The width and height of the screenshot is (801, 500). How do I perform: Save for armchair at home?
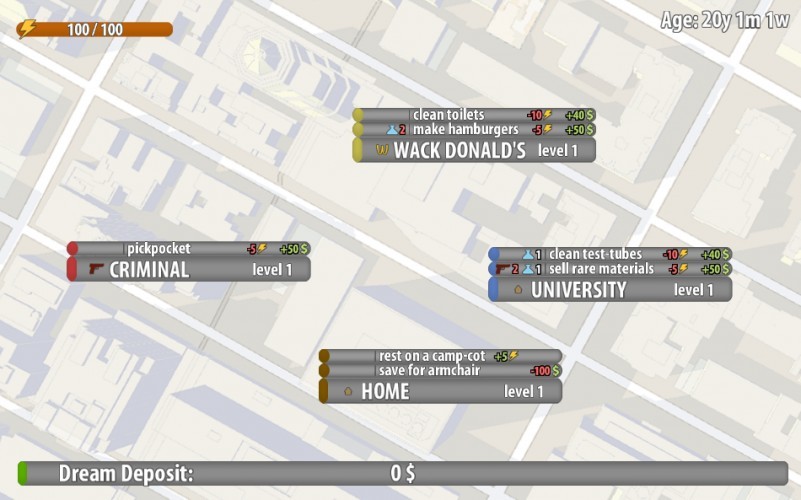pyautogui.click(x=440, y=371)
